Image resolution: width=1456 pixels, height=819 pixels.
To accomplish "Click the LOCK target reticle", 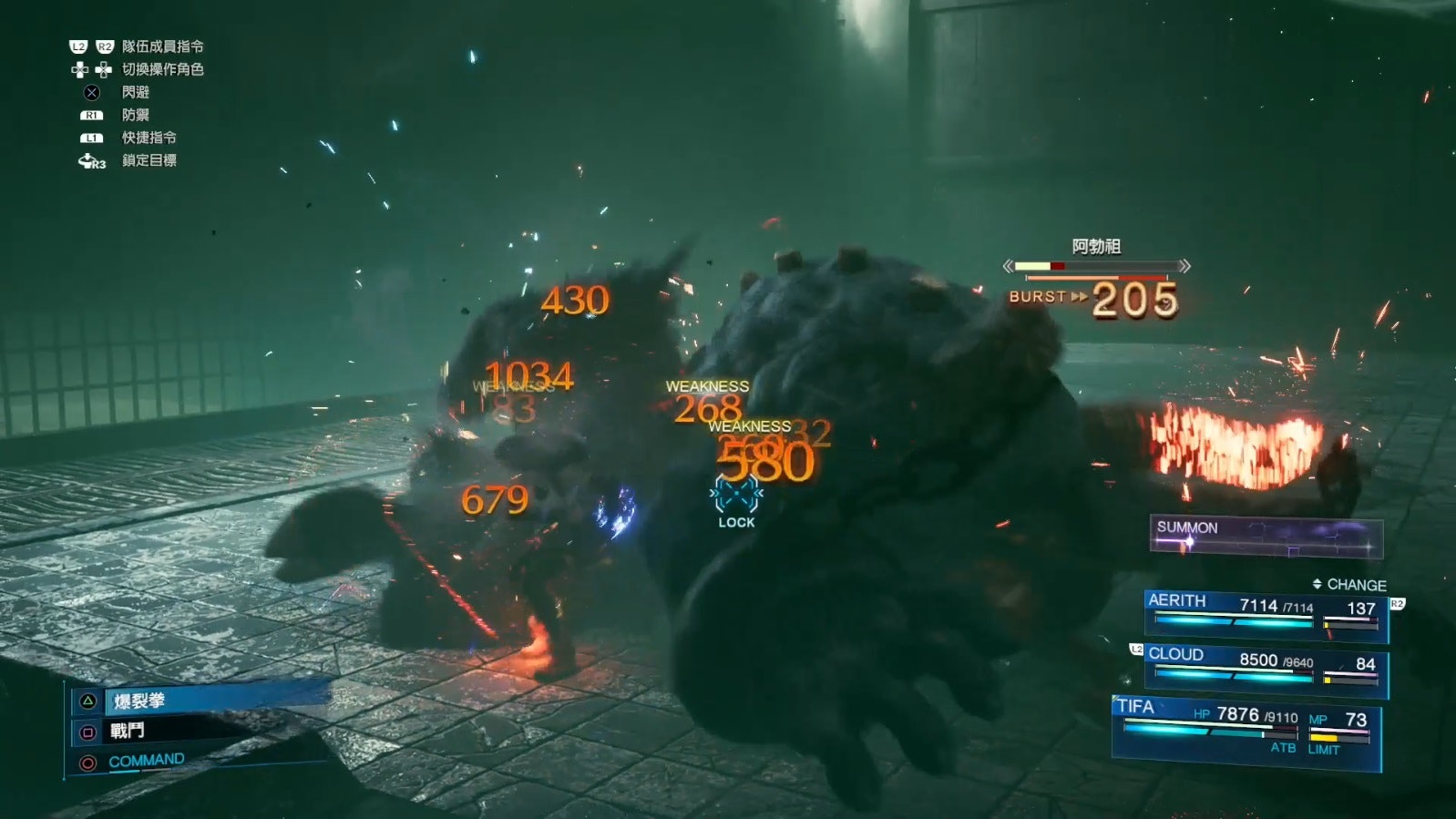I will pos(736,499).
